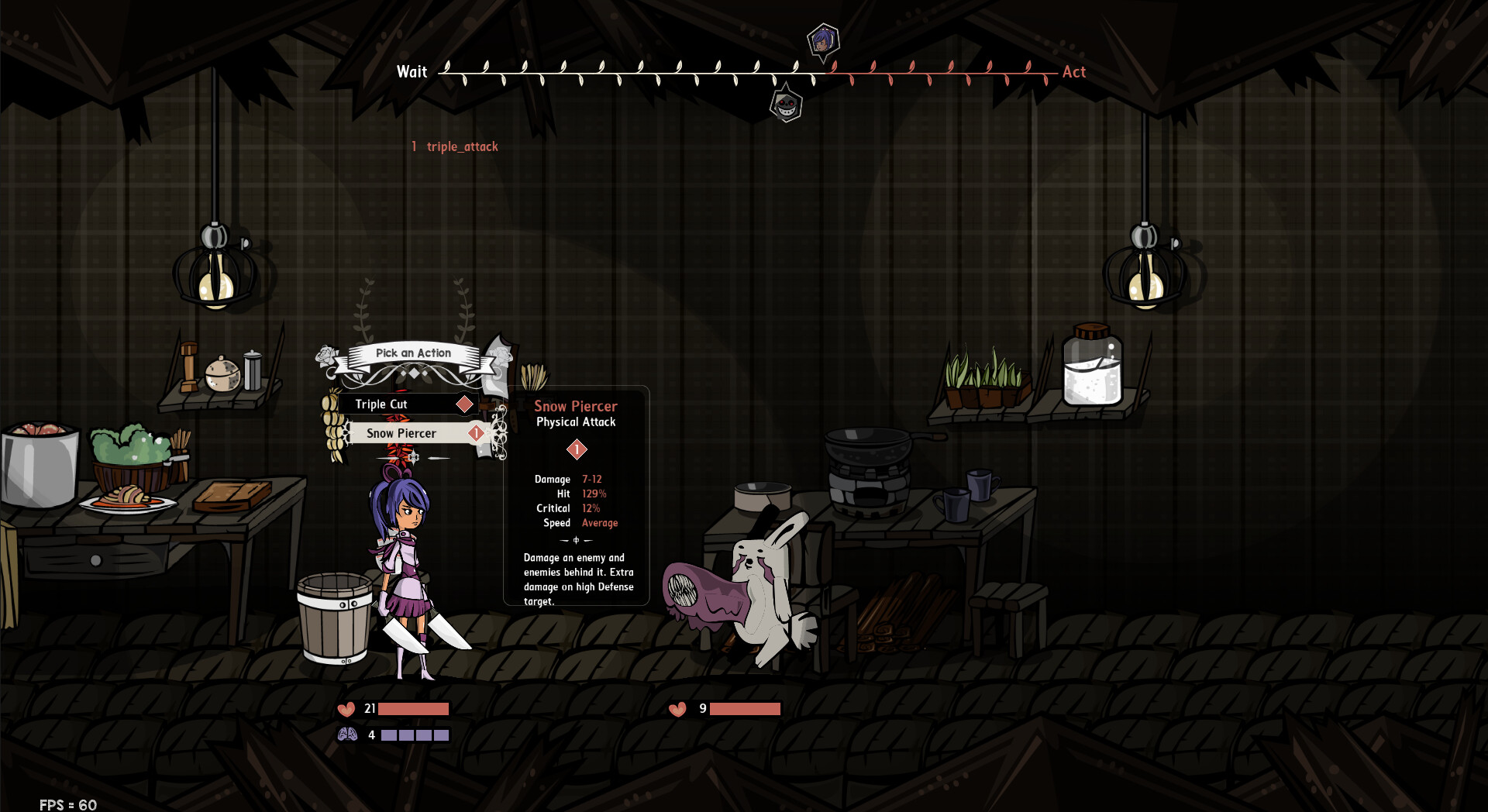Viewport: 1488px width, 812px height.
Task: Click the heart icon beside the 21 HP
Action: (346, 708)
